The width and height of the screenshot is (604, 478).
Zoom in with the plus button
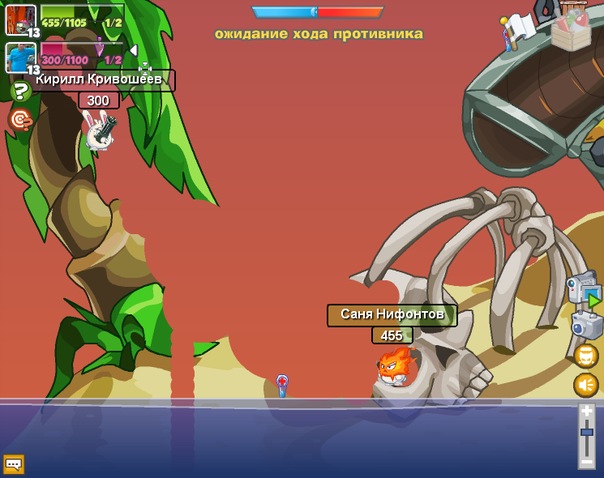pos(587,411)
